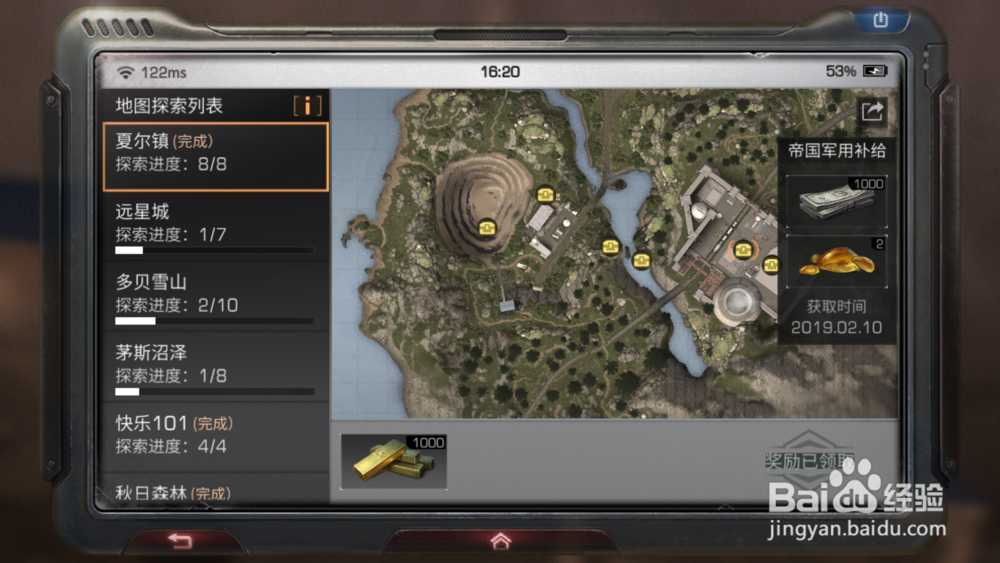Select the gold nugget supply reward
The height and width of the screenshot is (563, 1000).
836,262
